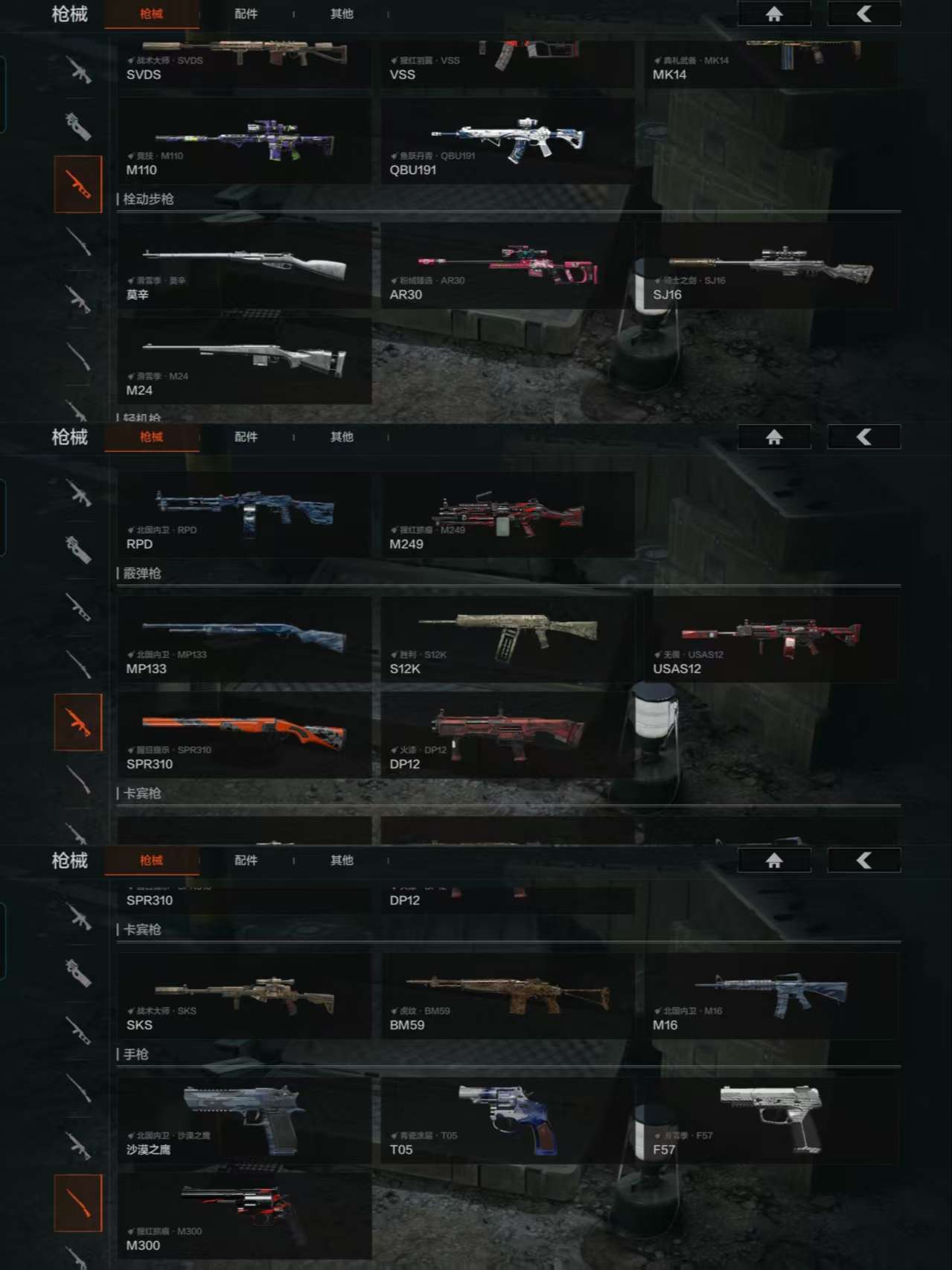Pick the tiger-pattern BM59 carbine
This screenshot has width=952, height=1270.
tap(508, 997)
